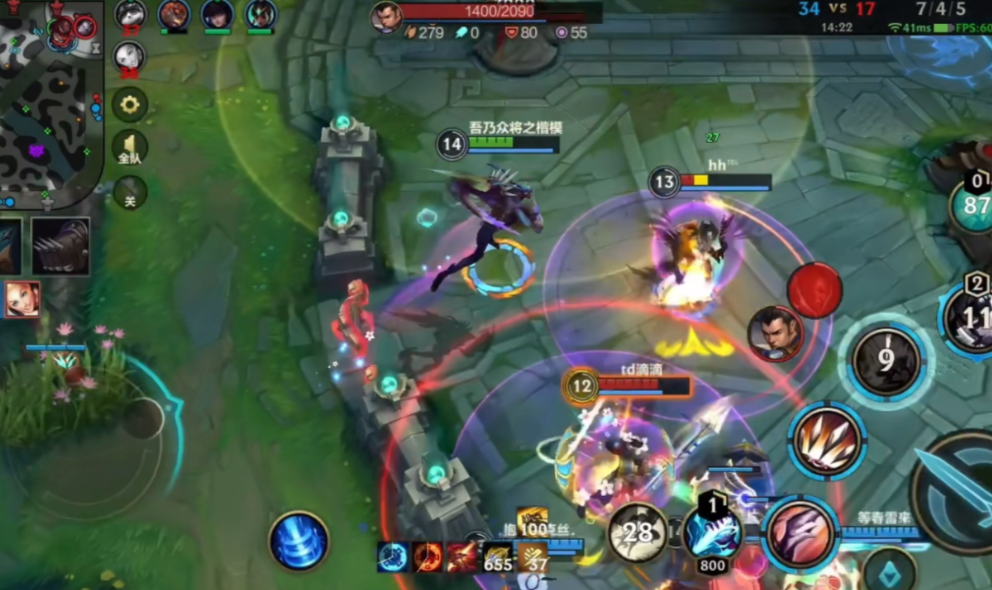Select the spiked gauntlet item suggestion
The width and height of the screenshot is (992, 590).
click(61, 246)
